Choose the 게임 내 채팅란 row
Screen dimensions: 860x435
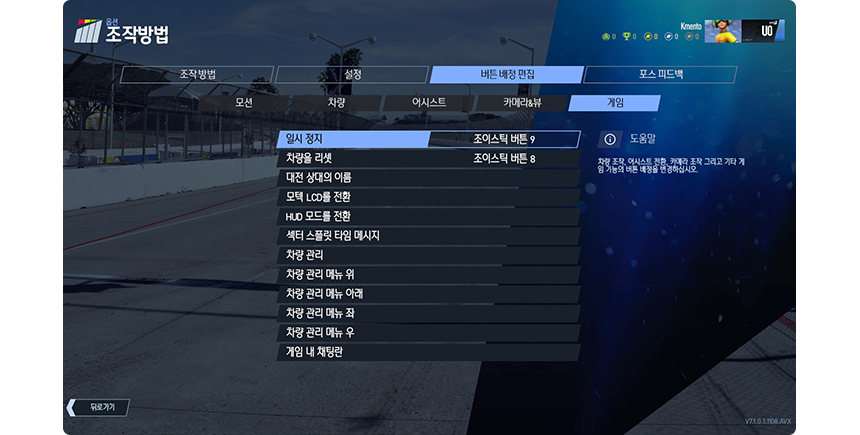pos(427,352)
